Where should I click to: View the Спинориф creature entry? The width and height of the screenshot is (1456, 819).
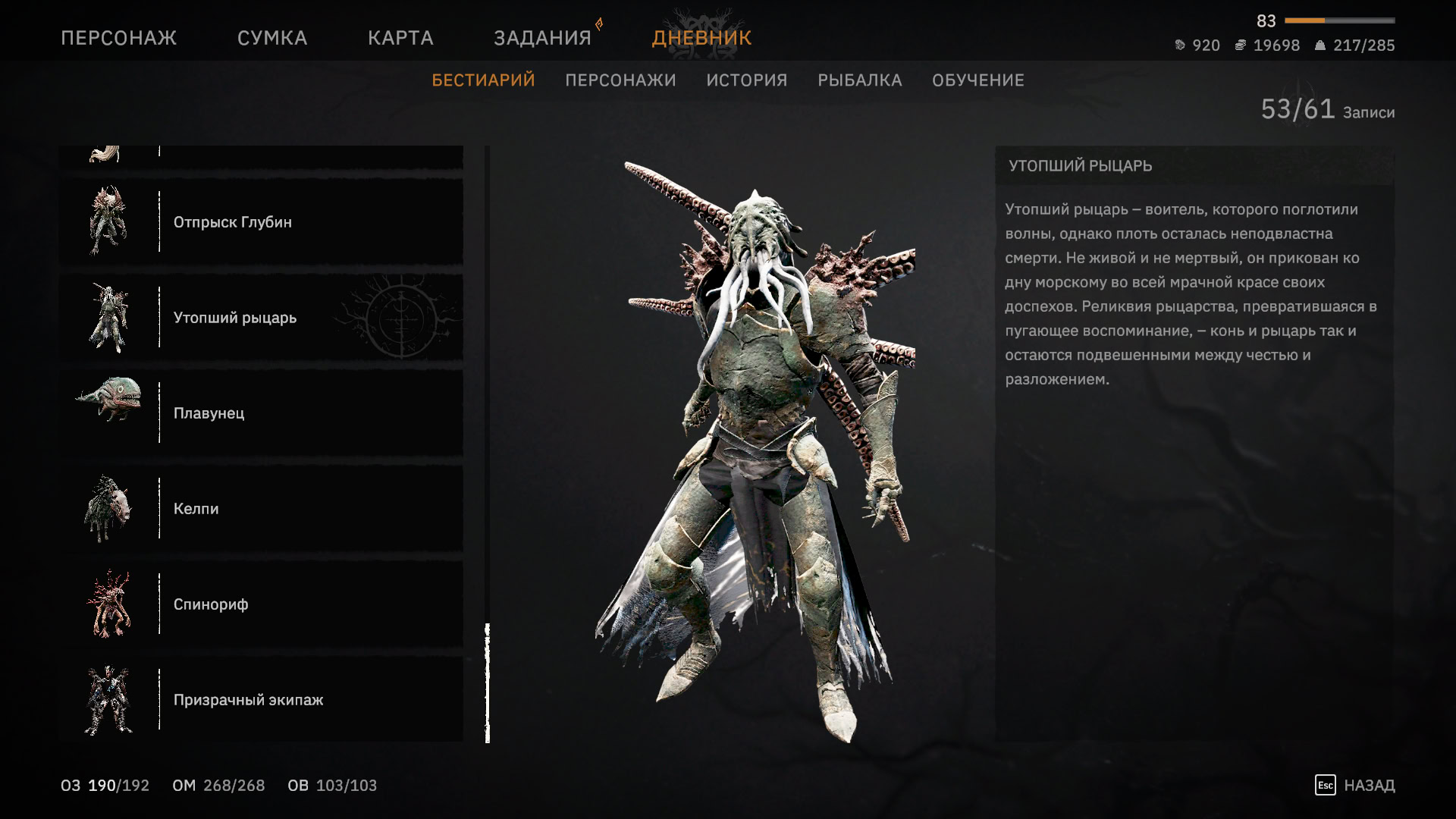click(261, 604)
